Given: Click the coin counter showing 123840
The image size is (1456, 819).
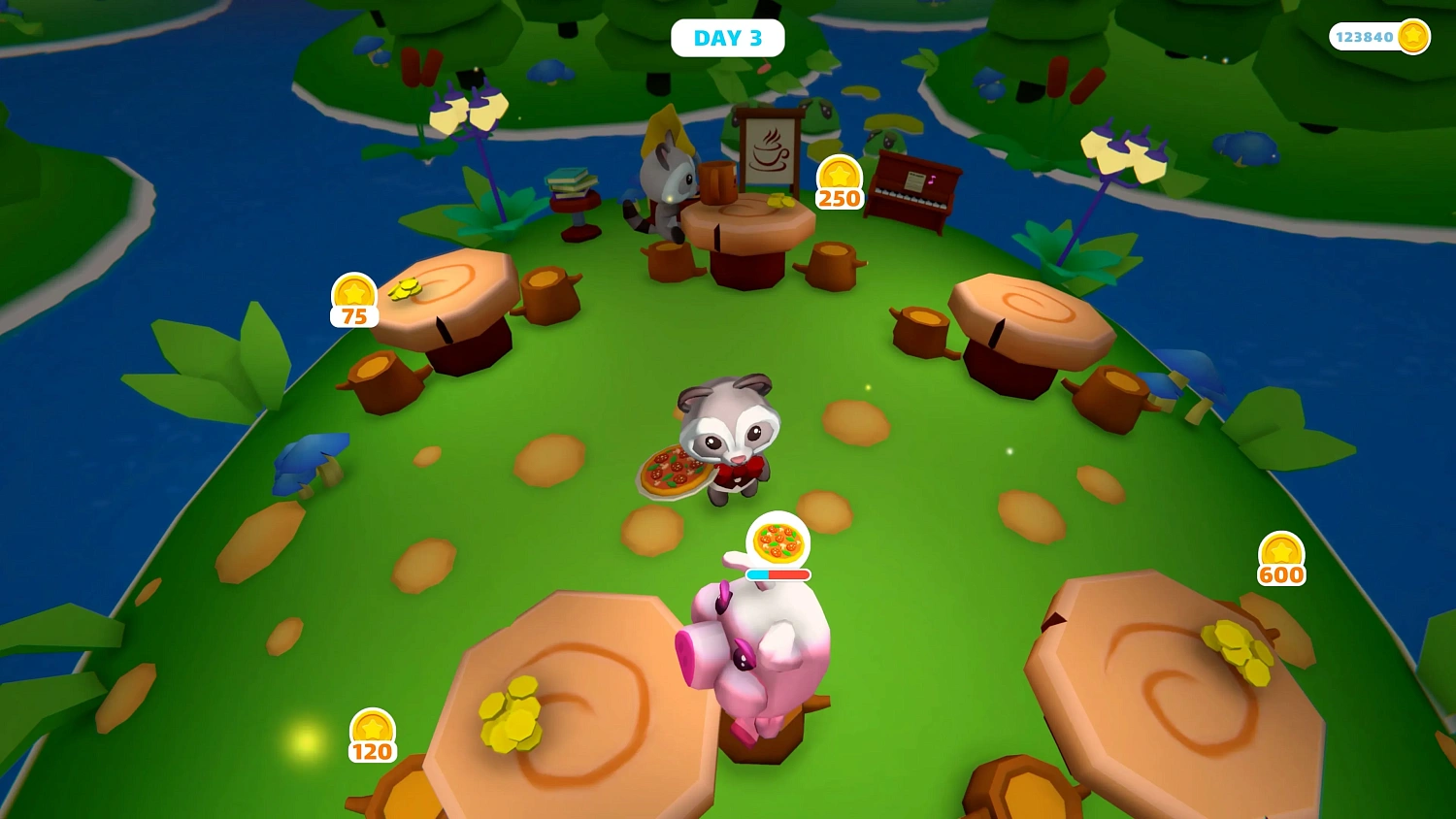Looking at the screenshot, I should [1379, 36].
